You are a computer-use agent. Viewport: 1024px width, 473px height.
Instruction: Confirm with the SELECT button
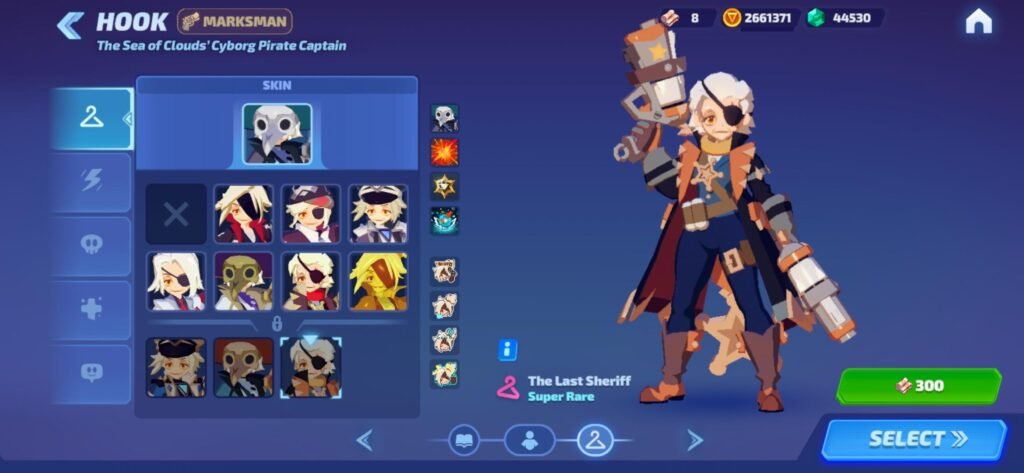point(913,439)
